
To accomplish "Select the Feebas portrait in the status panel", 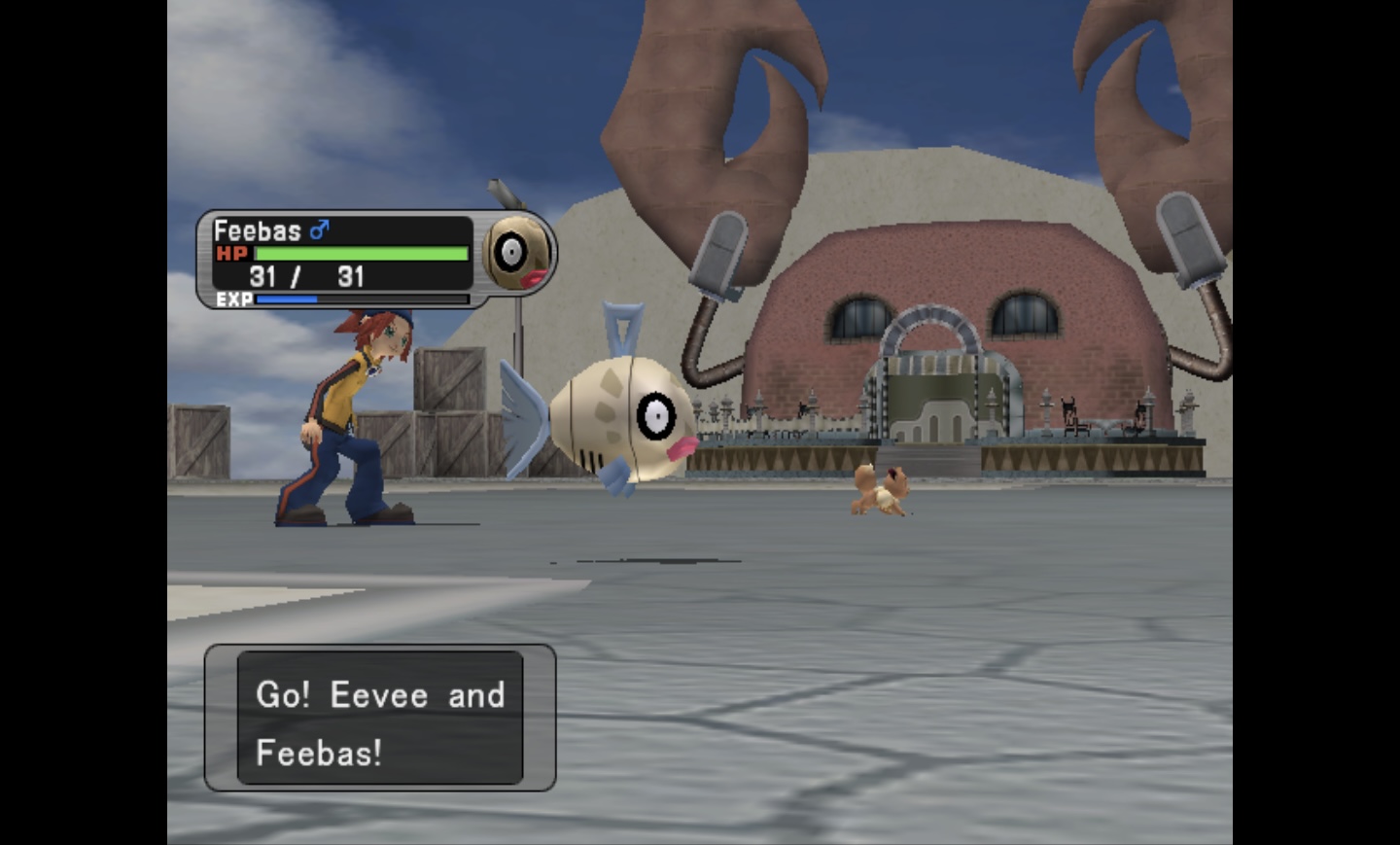I will click(x=518, y=254).
